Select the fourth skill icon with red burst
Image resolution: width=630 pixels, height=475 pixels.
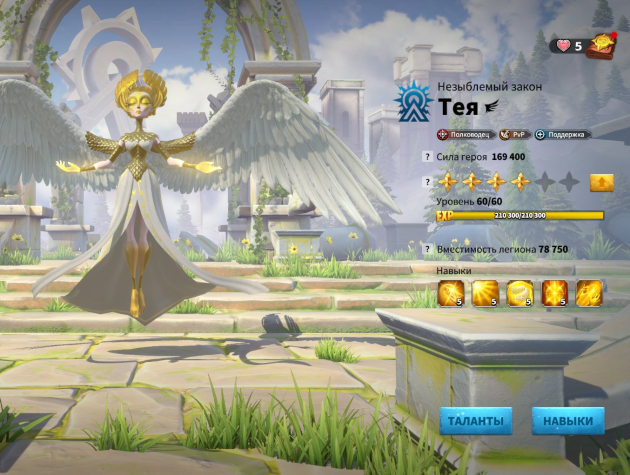point(554,293)
